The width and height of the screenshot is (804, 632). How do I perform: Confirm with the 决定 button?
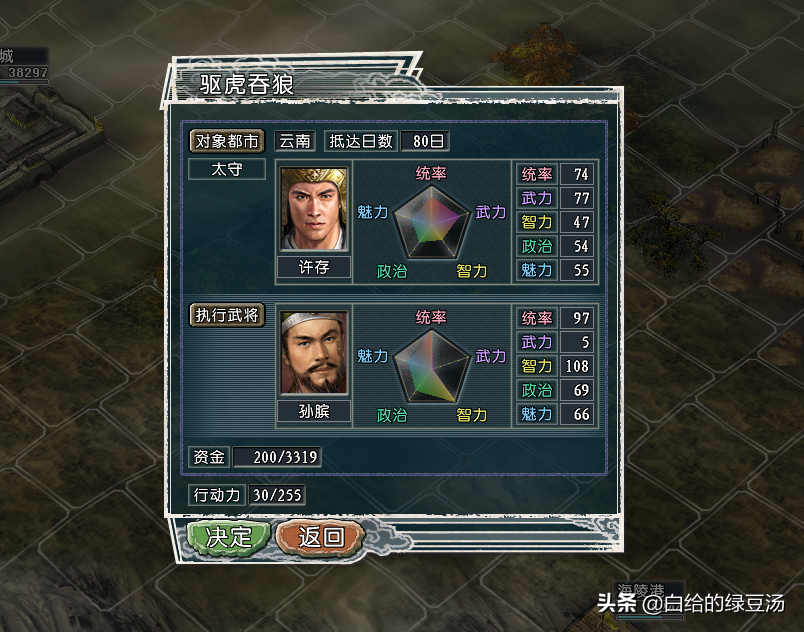coord(229,536)
